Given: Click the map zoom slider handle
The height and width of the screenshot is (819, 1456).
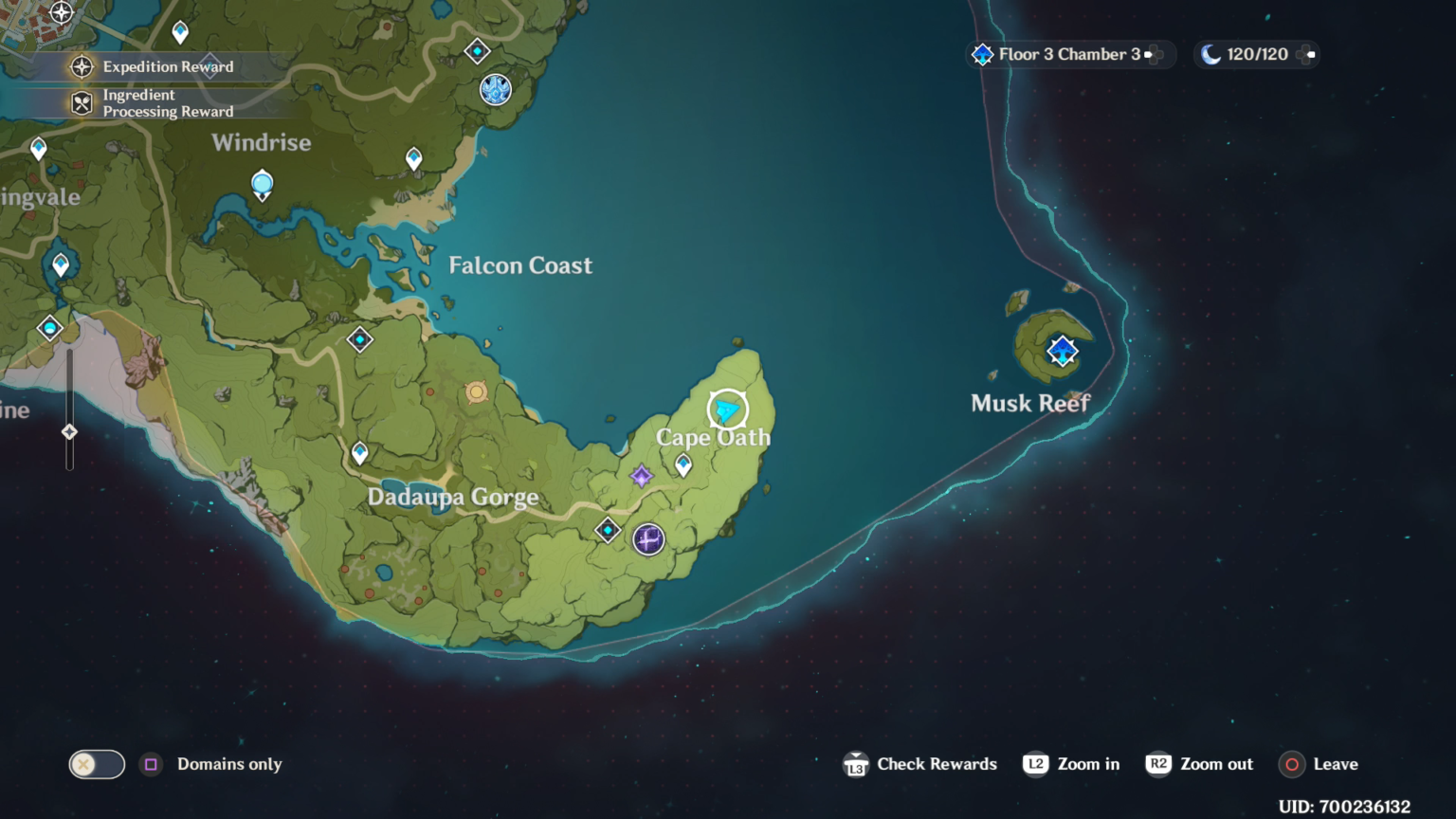Looking at the screenshot, I should point(68,431).
